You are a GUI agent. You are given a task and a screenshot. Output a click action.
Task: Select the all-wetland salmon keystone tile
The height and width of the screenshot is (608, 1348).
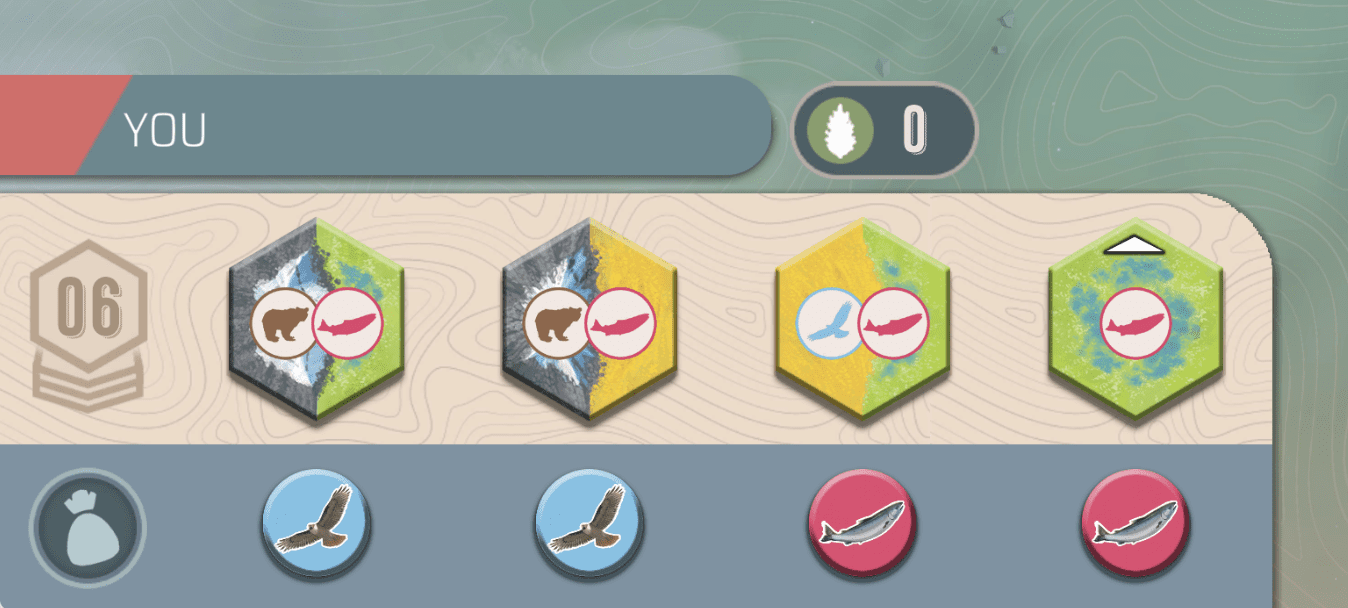coord(1135,322)
